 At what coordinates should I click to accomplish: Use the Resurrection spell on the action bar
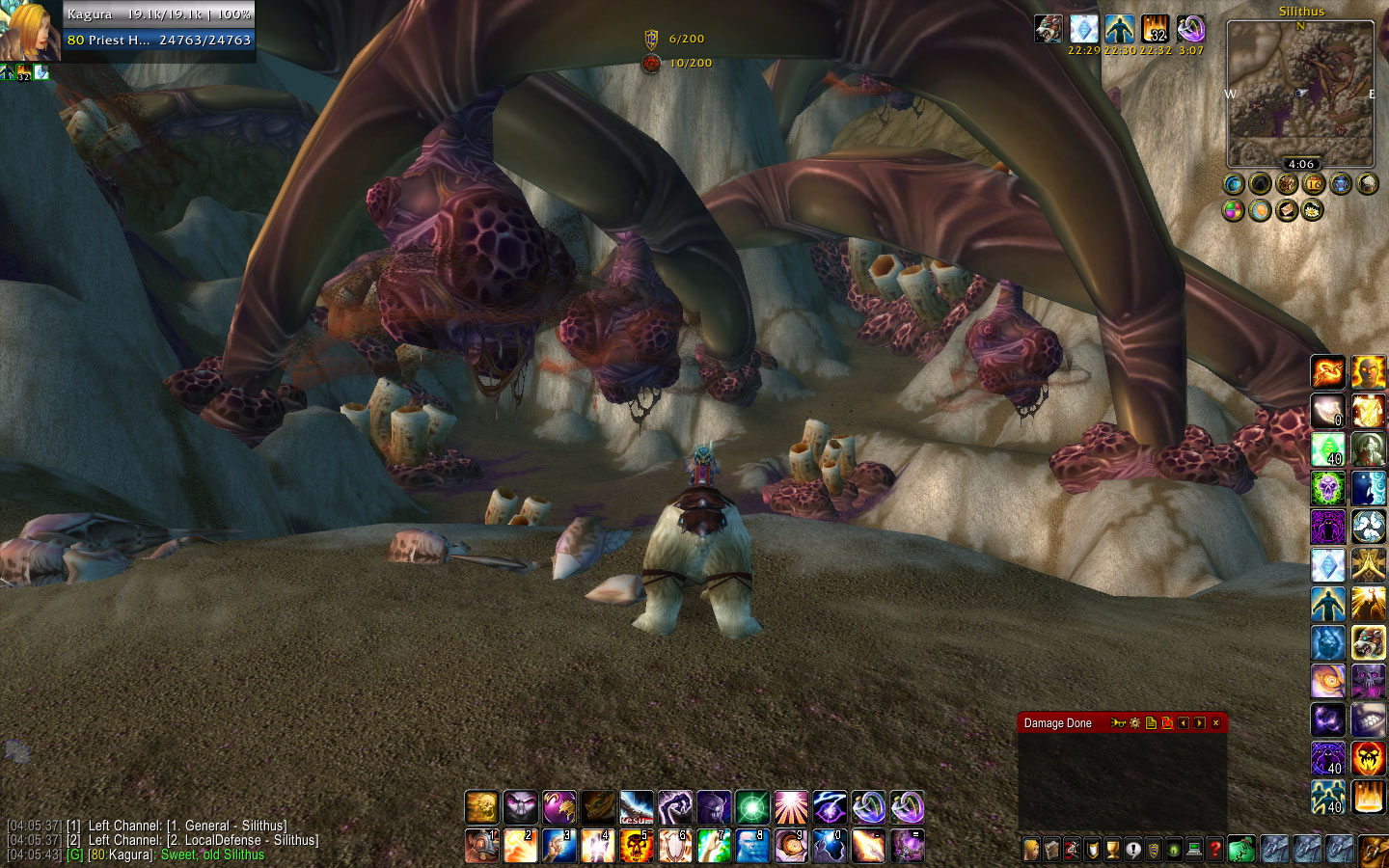[x=637, y=807]
